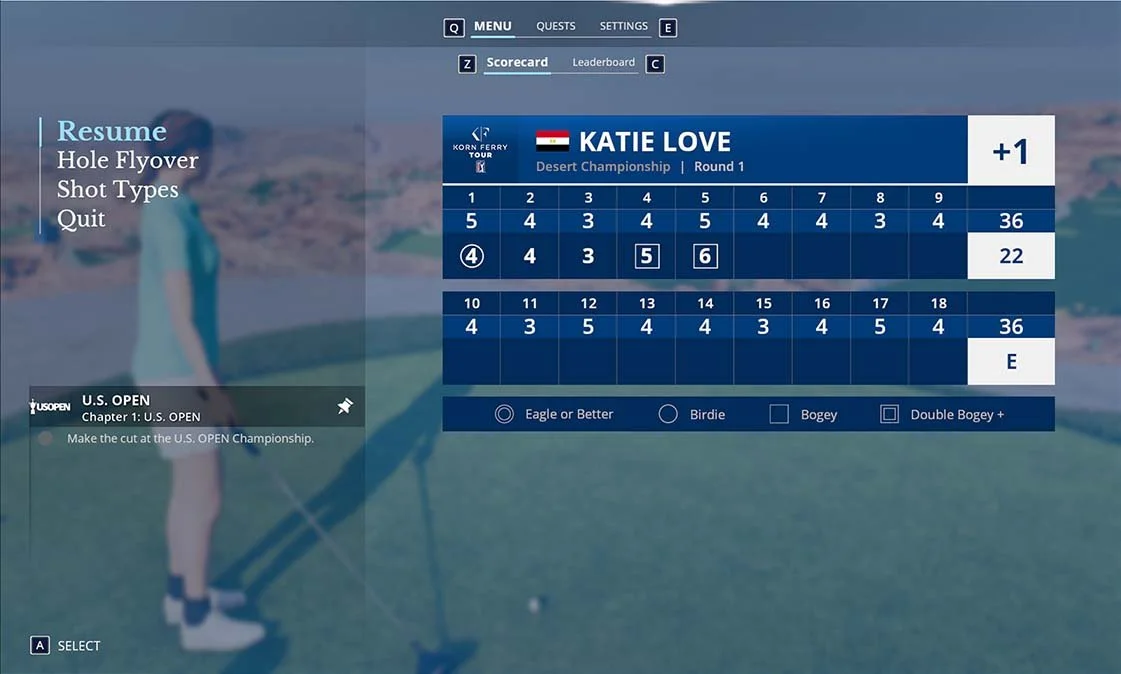1121x674 pixels.
Task: Switch to the Leaderboard view
Action: pos(603,63)
